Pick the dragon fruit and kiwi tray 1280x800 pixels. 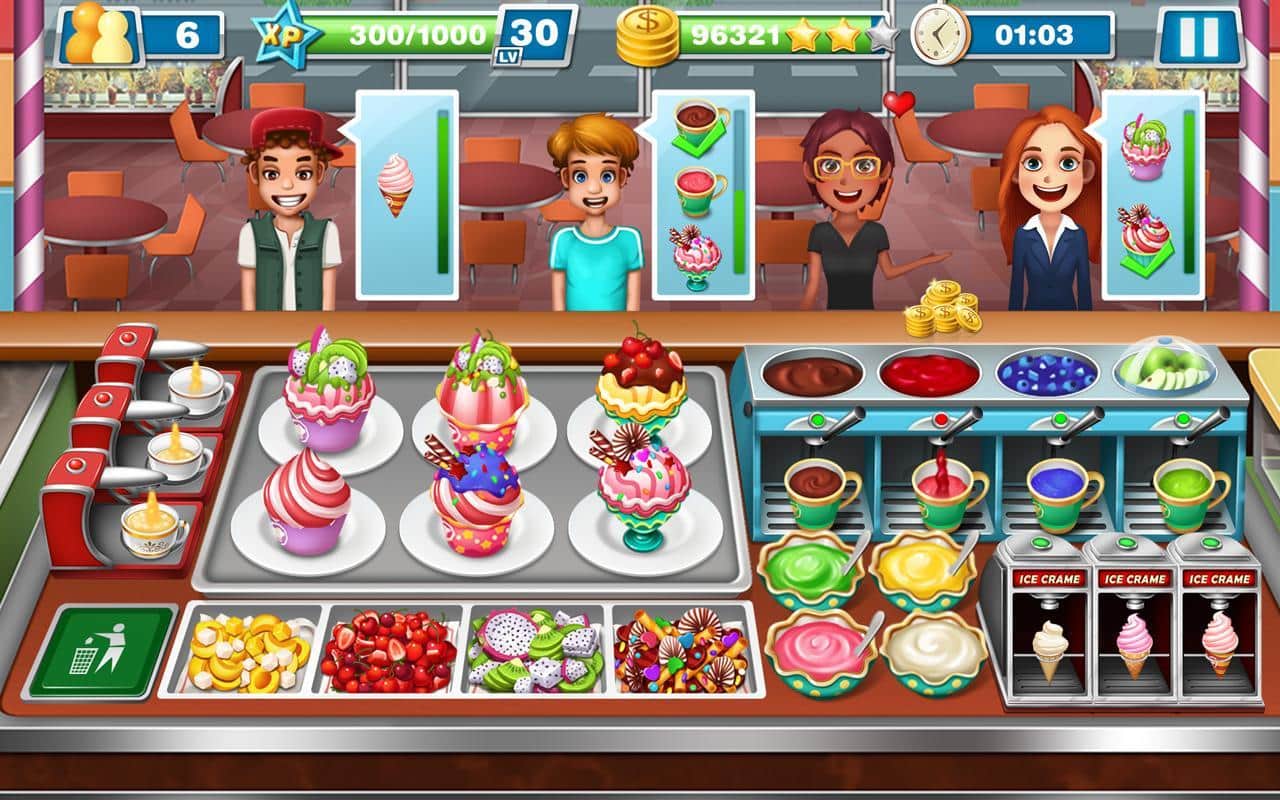pos(537,650)
